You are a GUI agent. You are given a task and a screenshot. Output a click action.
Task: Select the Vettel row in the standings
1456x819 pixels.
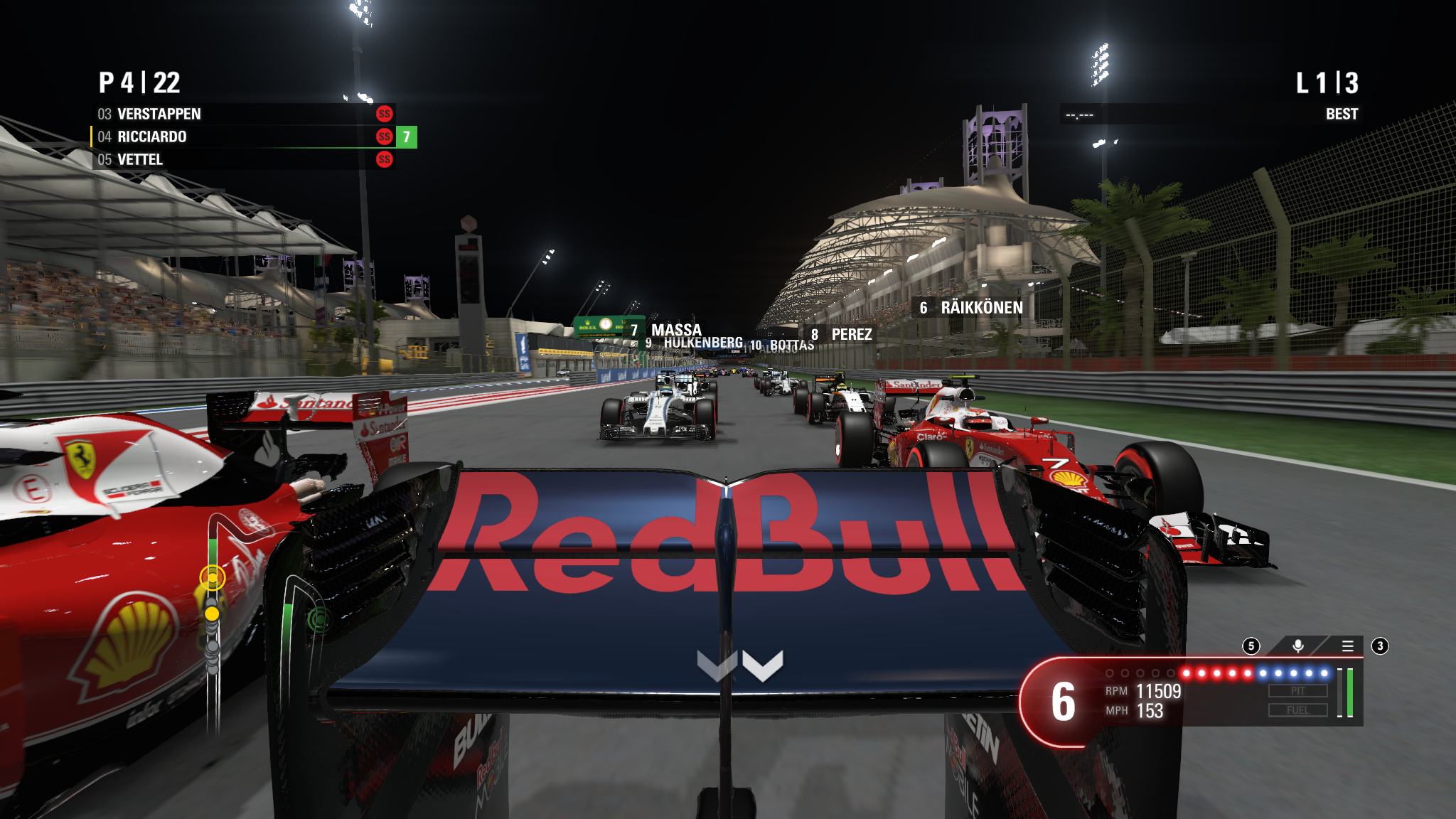[243, 159]
